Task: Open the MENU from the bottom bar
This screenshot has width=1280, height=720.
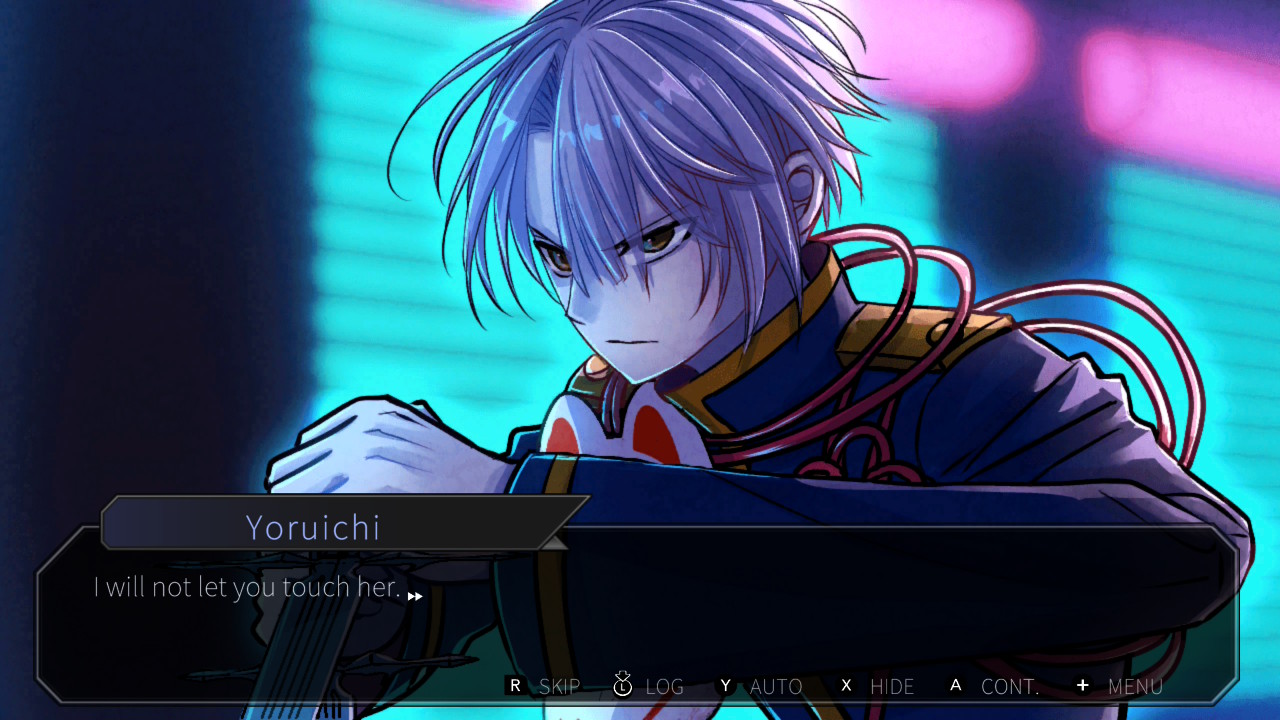Action: 1119,686
